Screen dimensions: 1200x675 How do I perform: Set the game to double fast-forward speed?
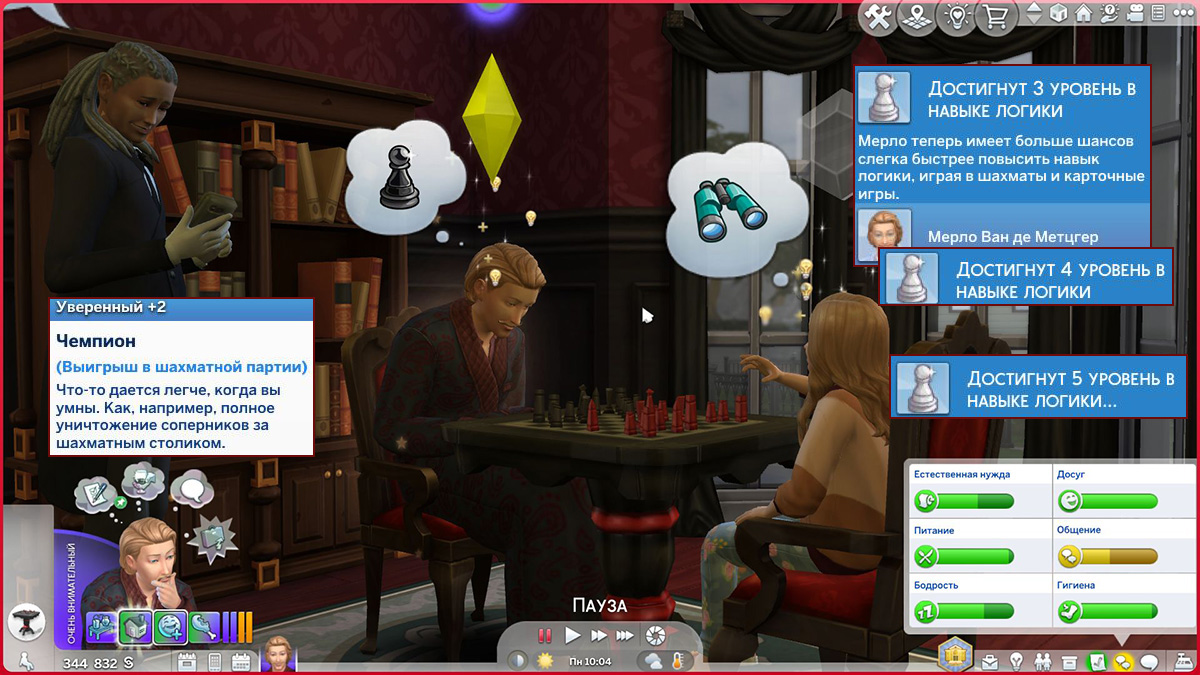[599, 635]
